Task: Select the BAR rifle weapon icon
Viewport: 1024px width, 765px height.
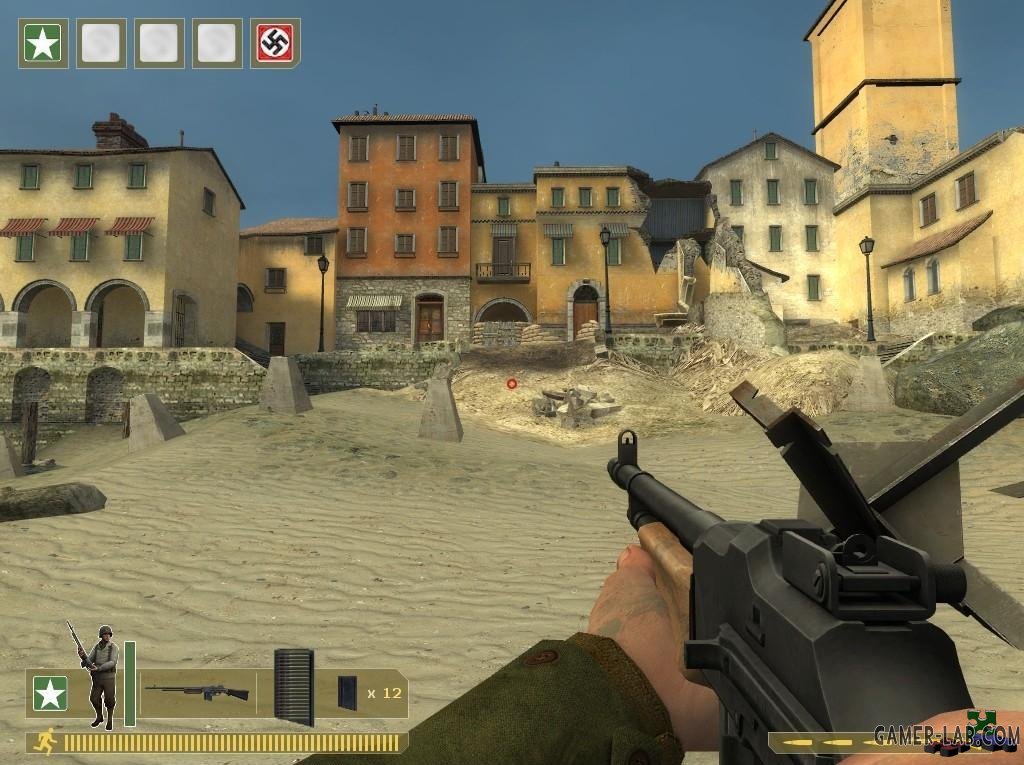Action: point(197,691)
